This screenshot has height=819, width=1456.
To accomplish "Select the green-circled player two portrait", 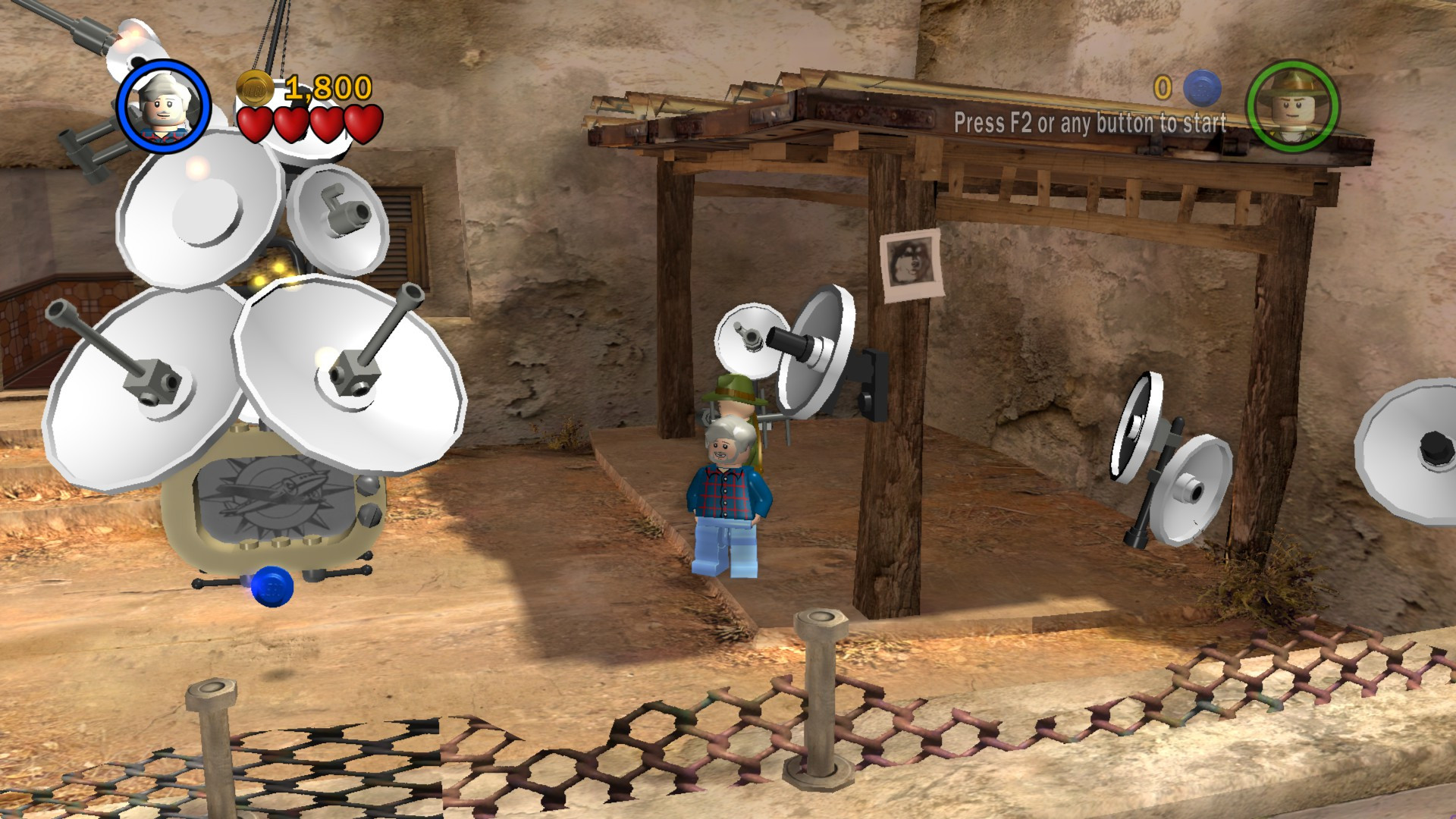I will coord(1294,105).
